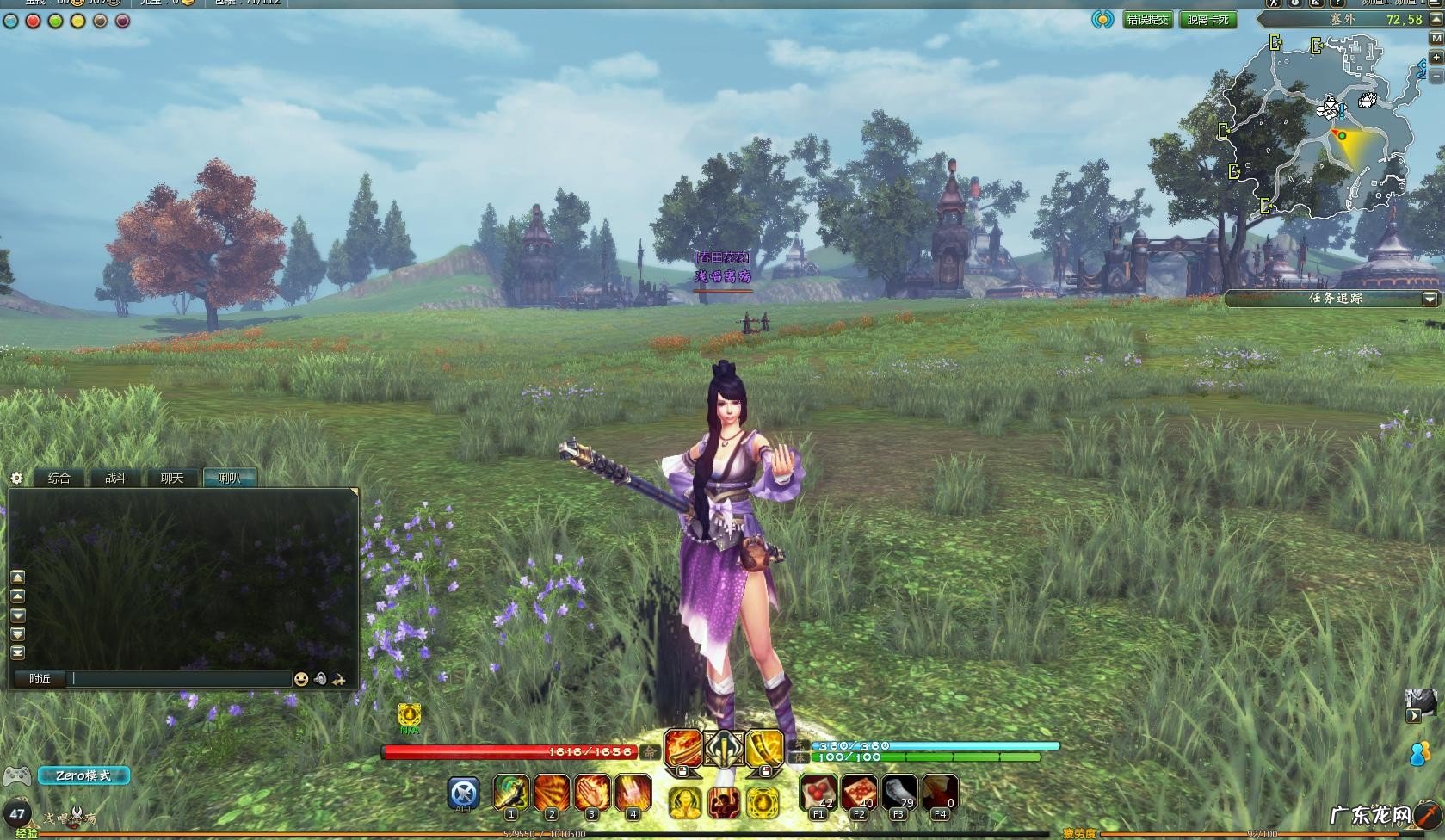The image size is (1445, 840).
Task: Select the 聊天 chat tab
Action: [172, 478]
